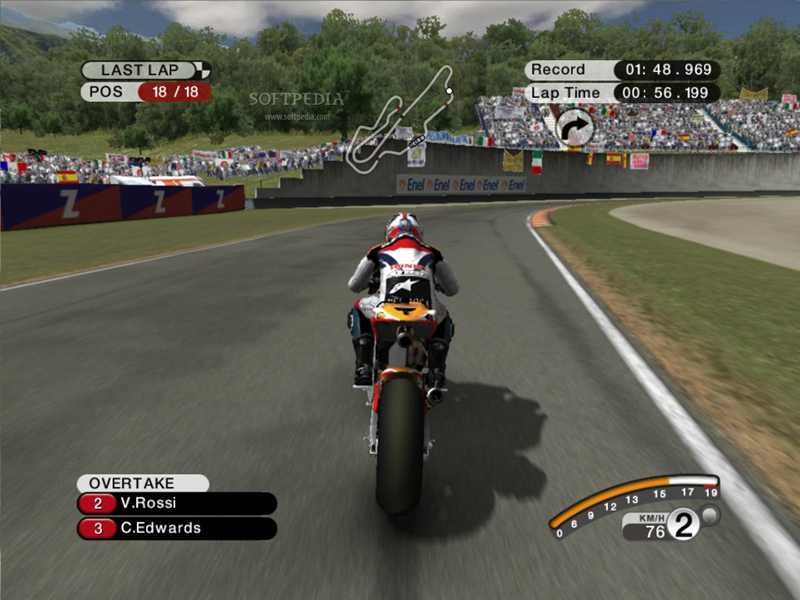
Task: Click the LAST LAP checkered flag label
Action: click(x=146, y=70)
